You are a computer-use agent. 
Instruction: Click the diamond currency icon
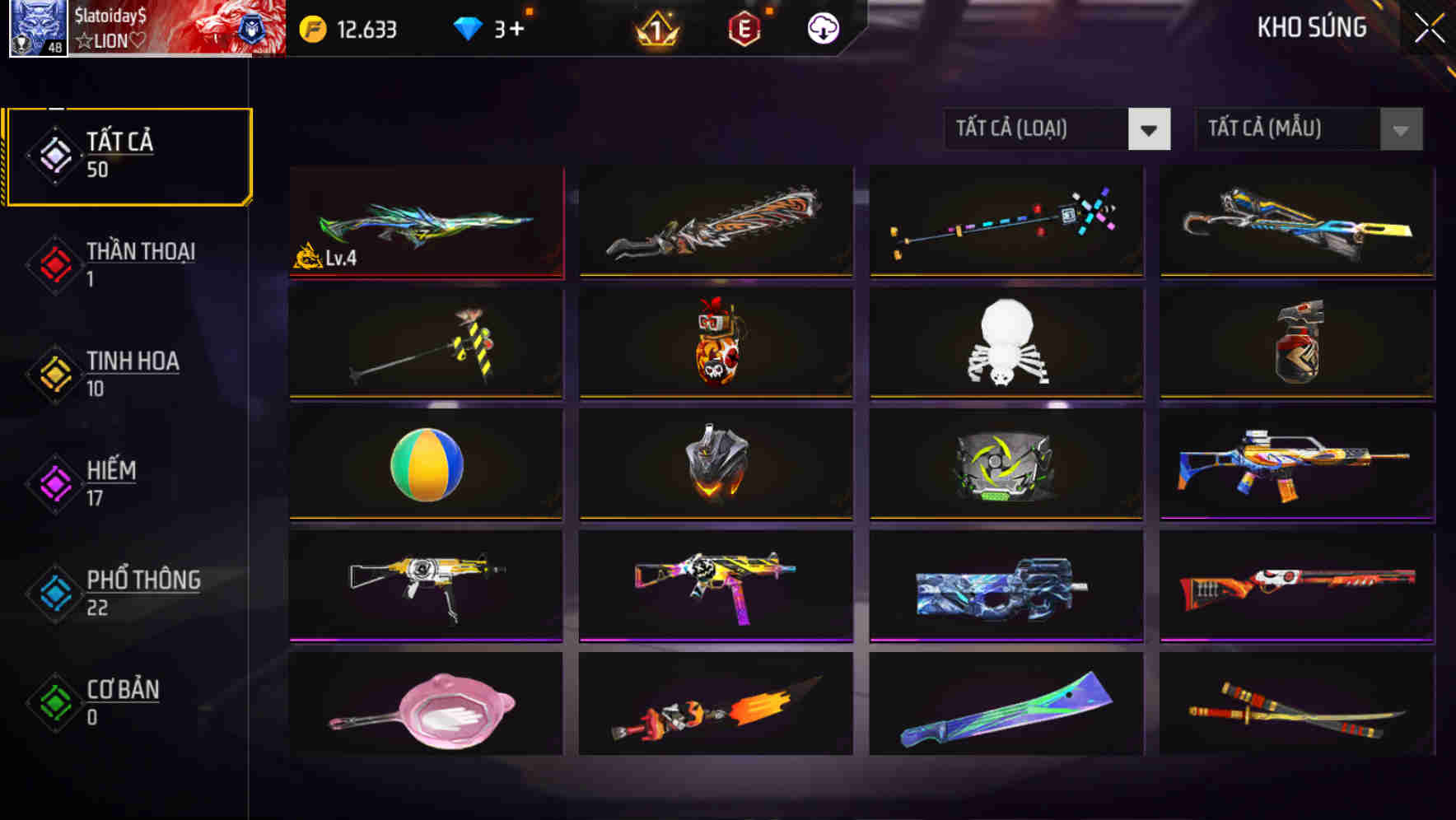point(467,27)
